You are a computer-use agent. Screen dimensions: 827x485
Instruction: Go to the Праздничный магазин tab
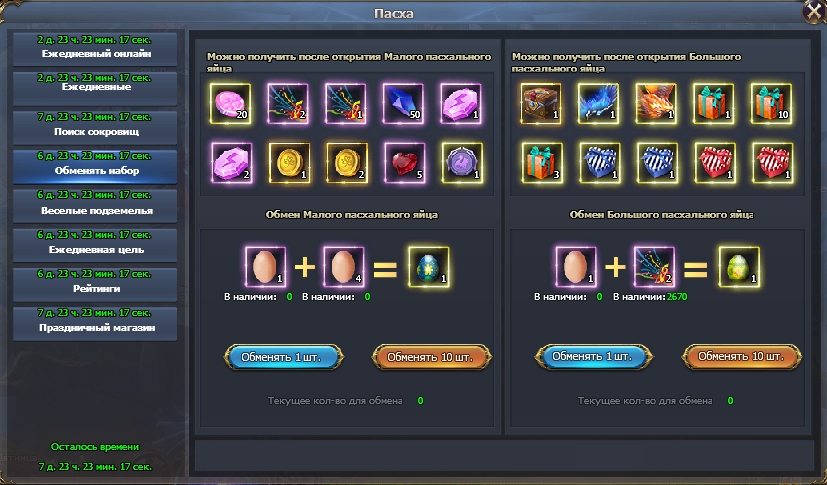(x=96, y=322)
